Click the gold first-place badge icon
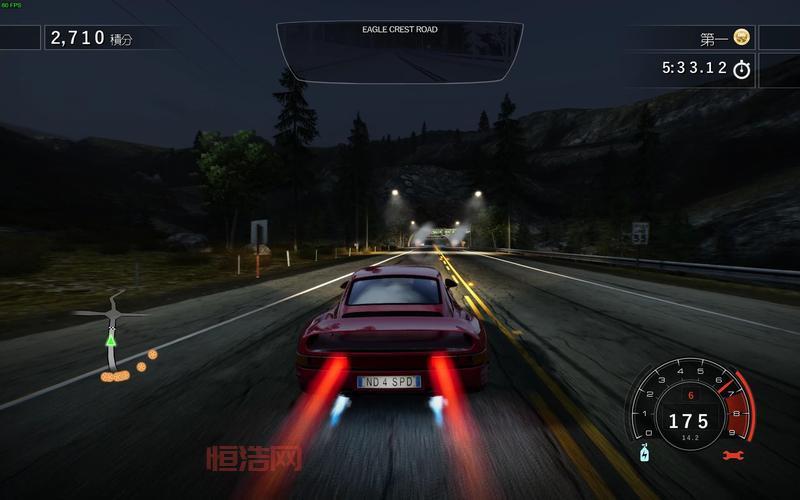Screen dimensions: 800x500 [x=741, y=38]
